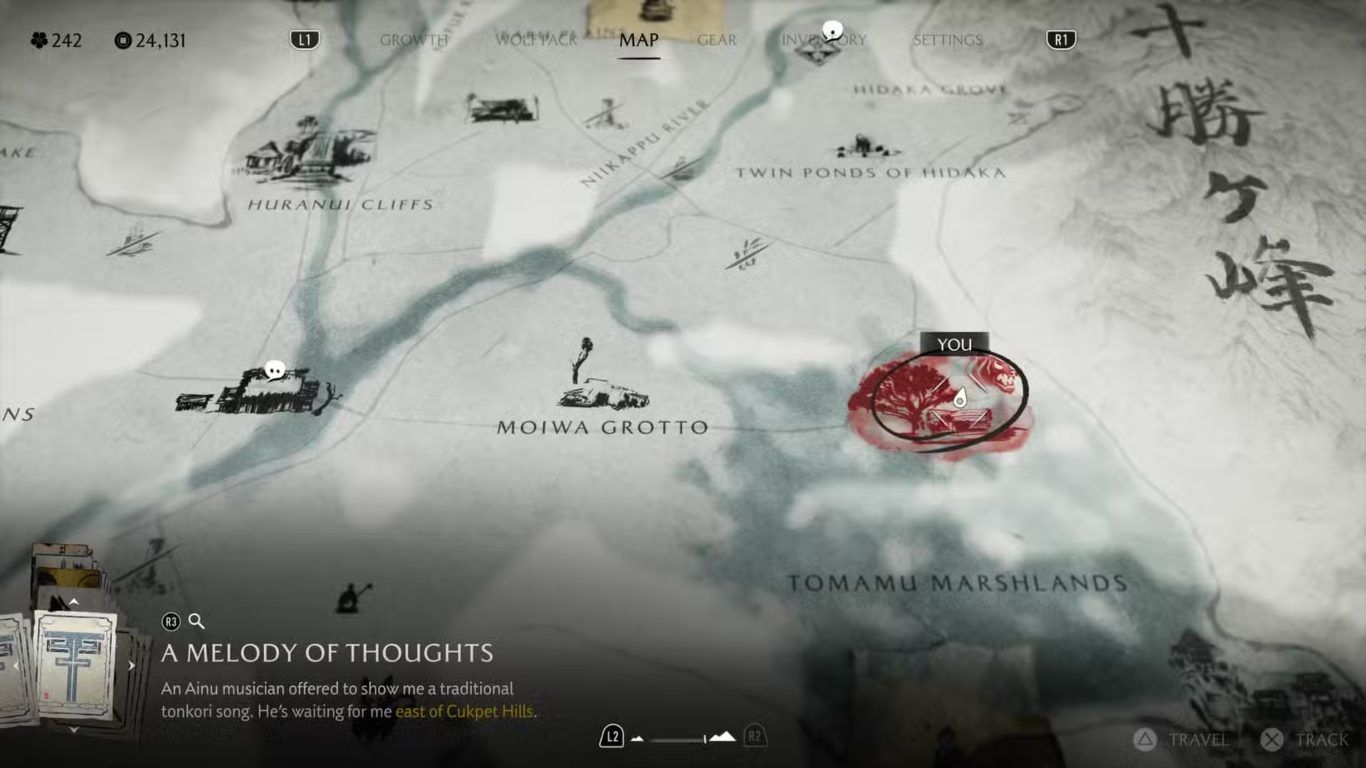Open the A Melody of Thoughts quest card
This screenshot has width=1366, height=768.
(x=75, y=665)
